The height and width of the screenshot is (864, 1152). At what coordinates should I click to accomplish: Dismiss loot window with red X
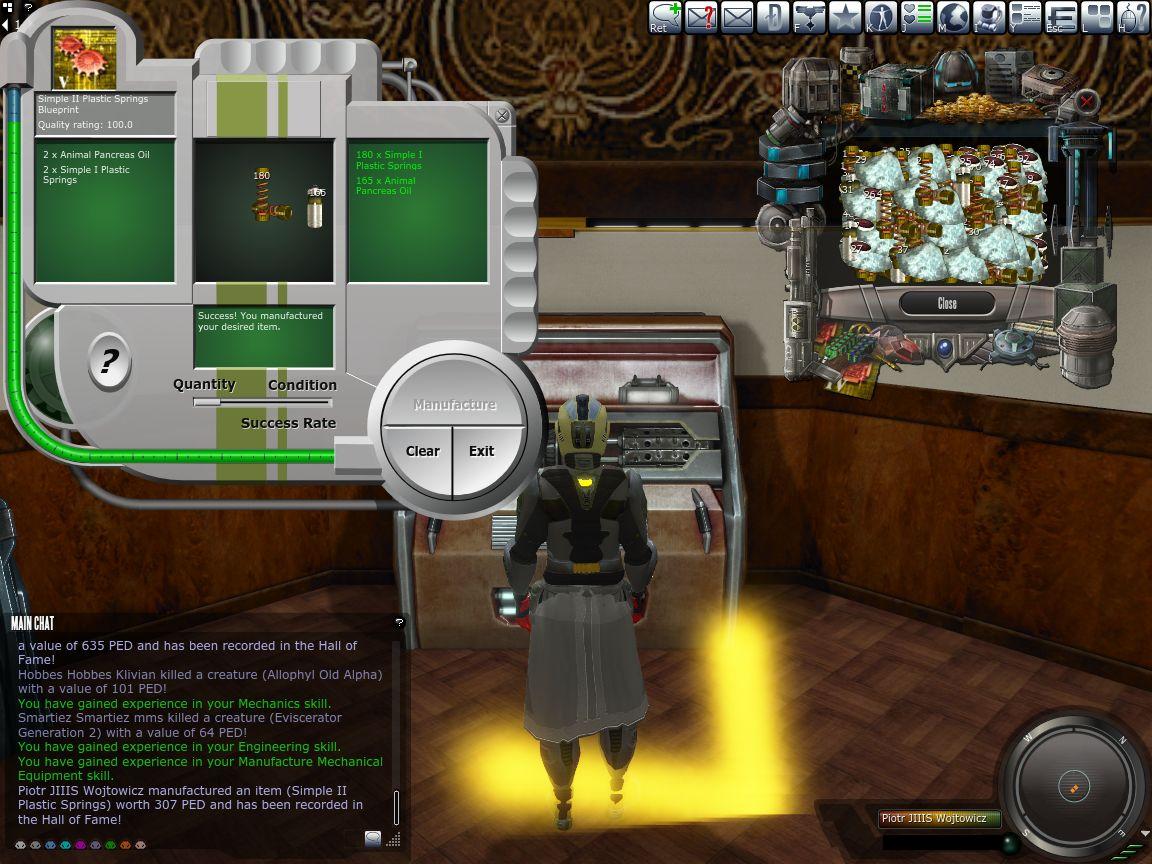(1087, 101)
